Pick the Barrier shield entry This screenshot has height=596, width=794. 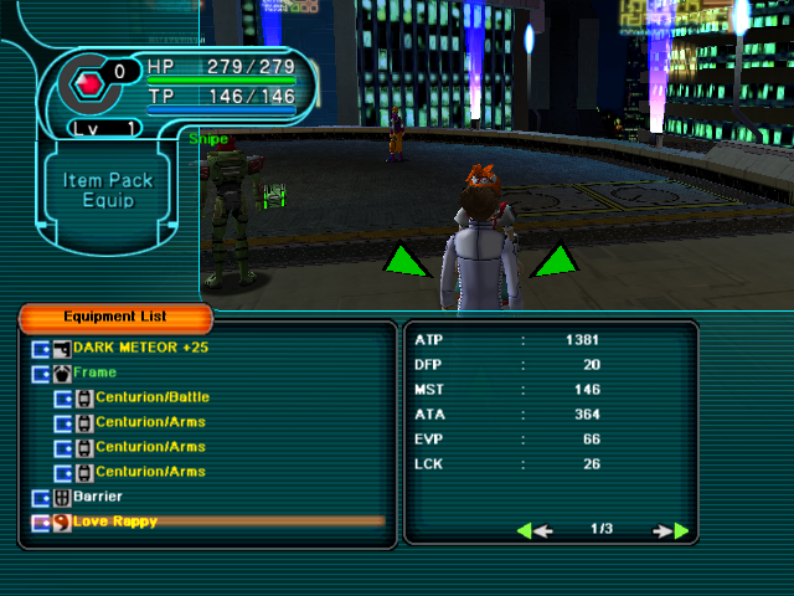click(98, 496)
